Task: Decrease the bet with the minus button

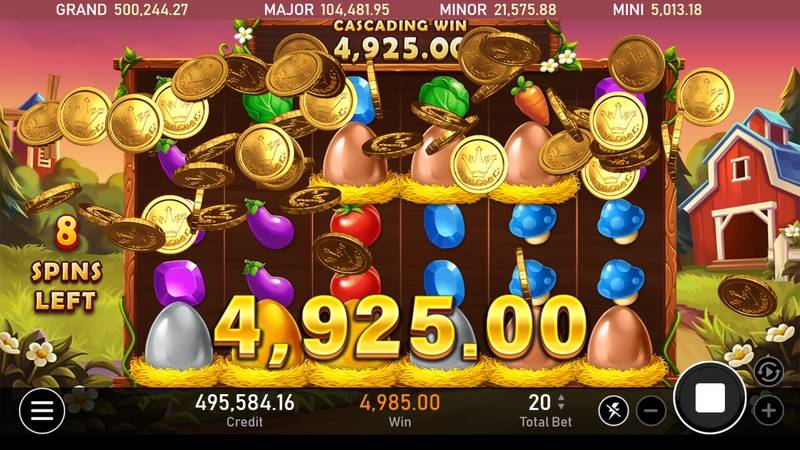Action: (x=651, y=410)
